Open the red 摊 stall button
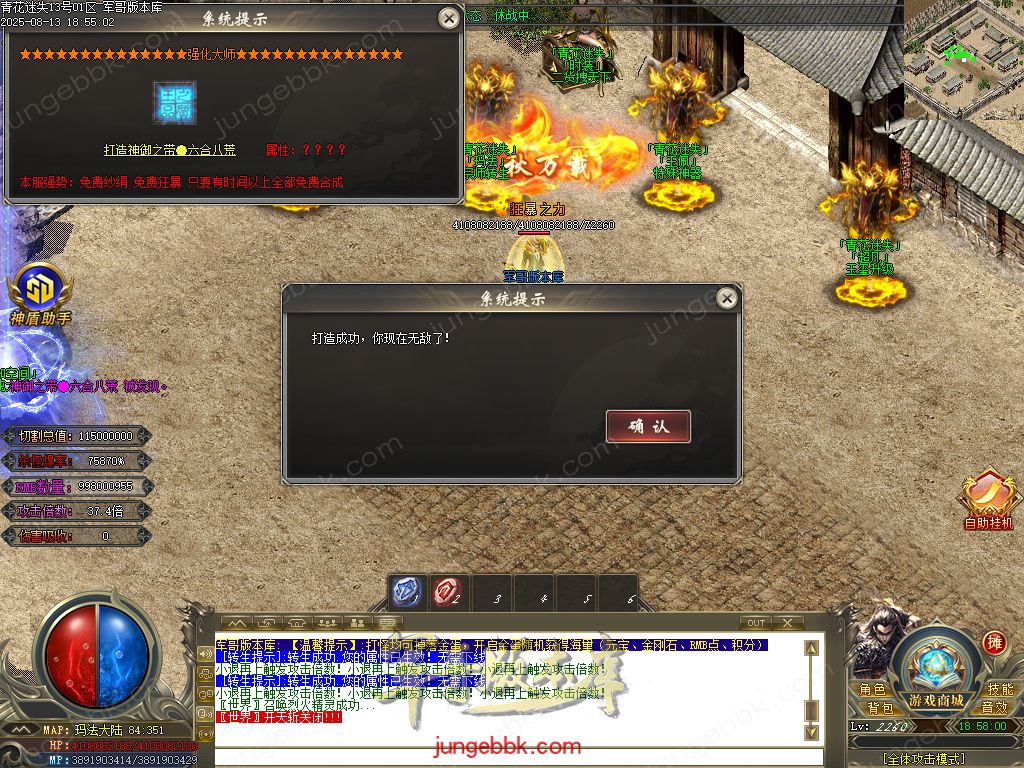The height and width of the screenshot is (768, 1024). 994,642
